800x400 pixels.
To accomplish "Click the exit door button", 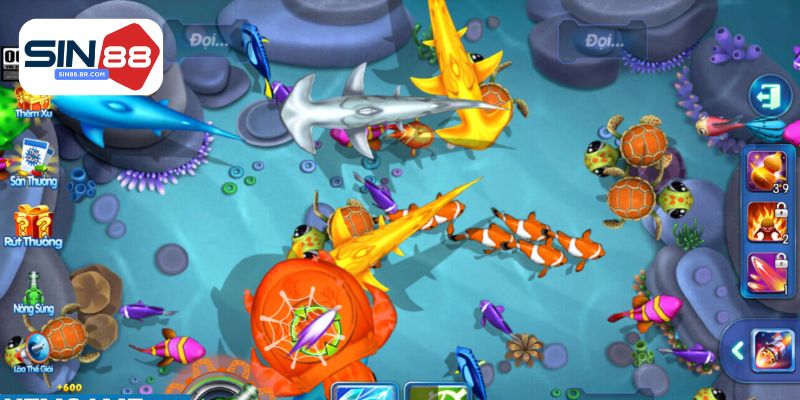I will (769, 95).
